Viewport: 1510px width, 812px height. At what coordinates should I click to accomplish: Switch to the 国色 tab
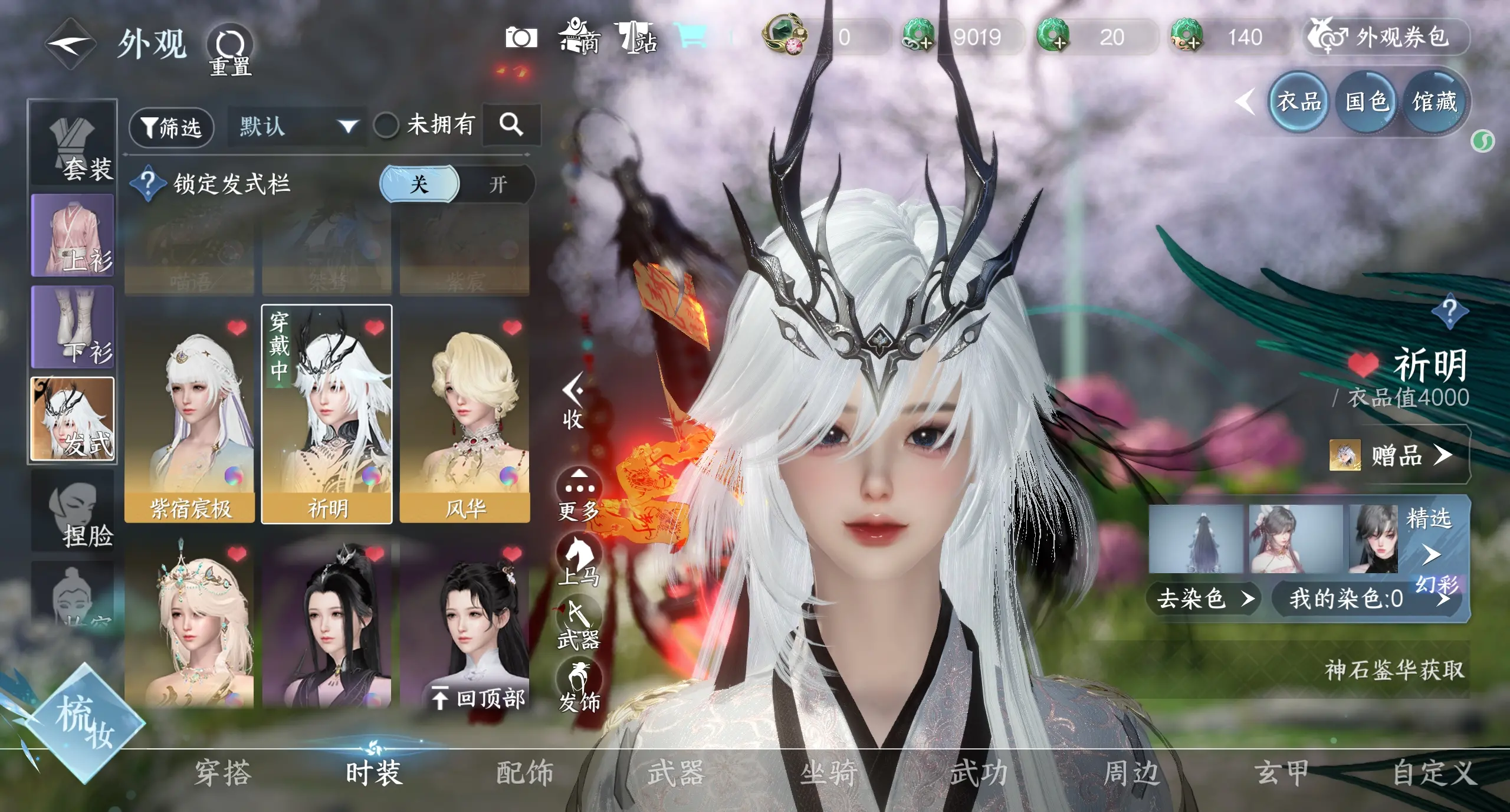pos(1366,102)
